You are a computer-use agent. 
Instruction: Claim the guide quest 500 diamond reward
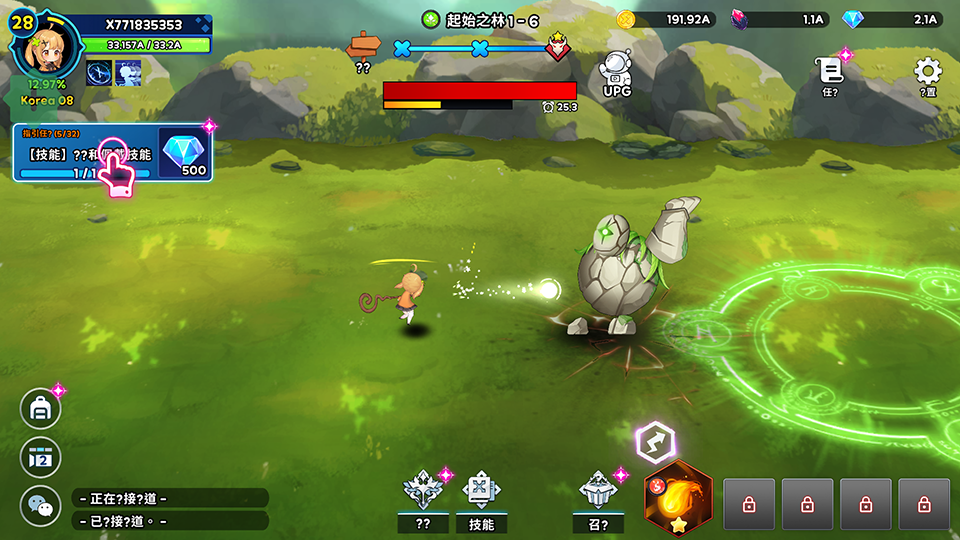[x=184, y=153]
